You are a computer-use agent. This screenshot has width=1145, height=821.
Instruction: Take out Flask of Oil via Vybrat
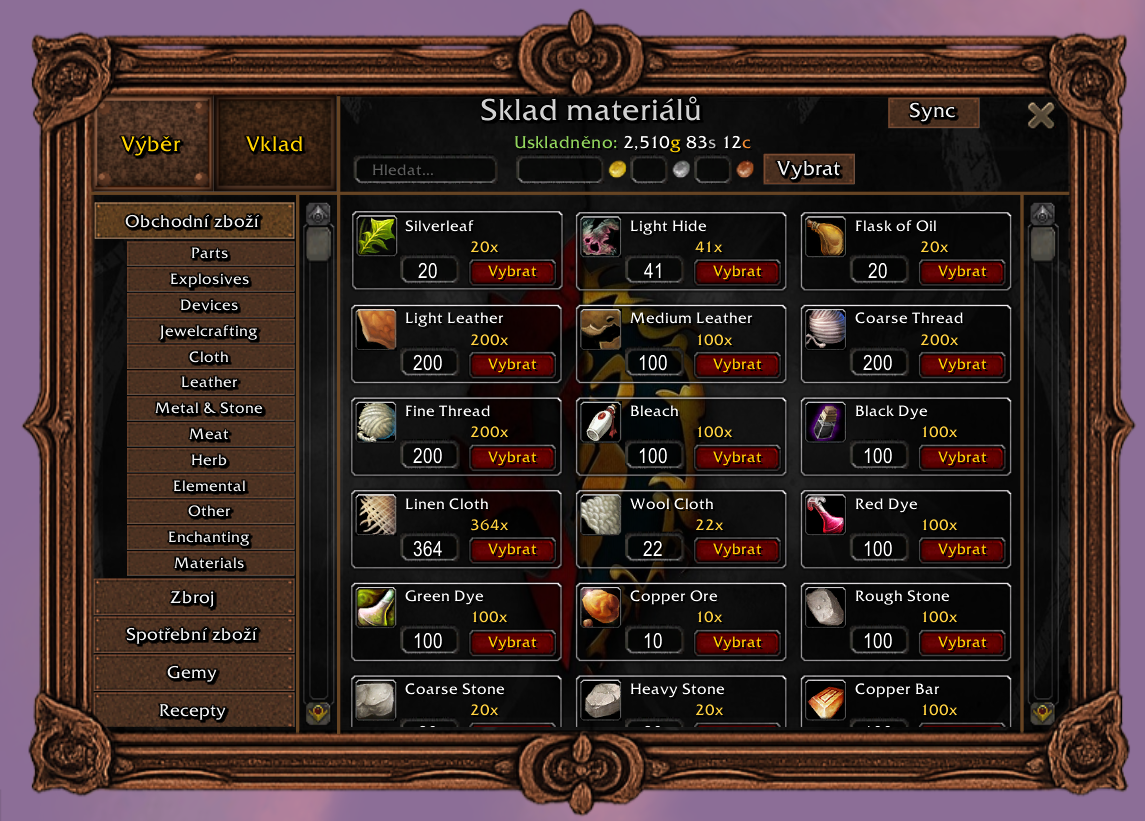click(962, 271)
